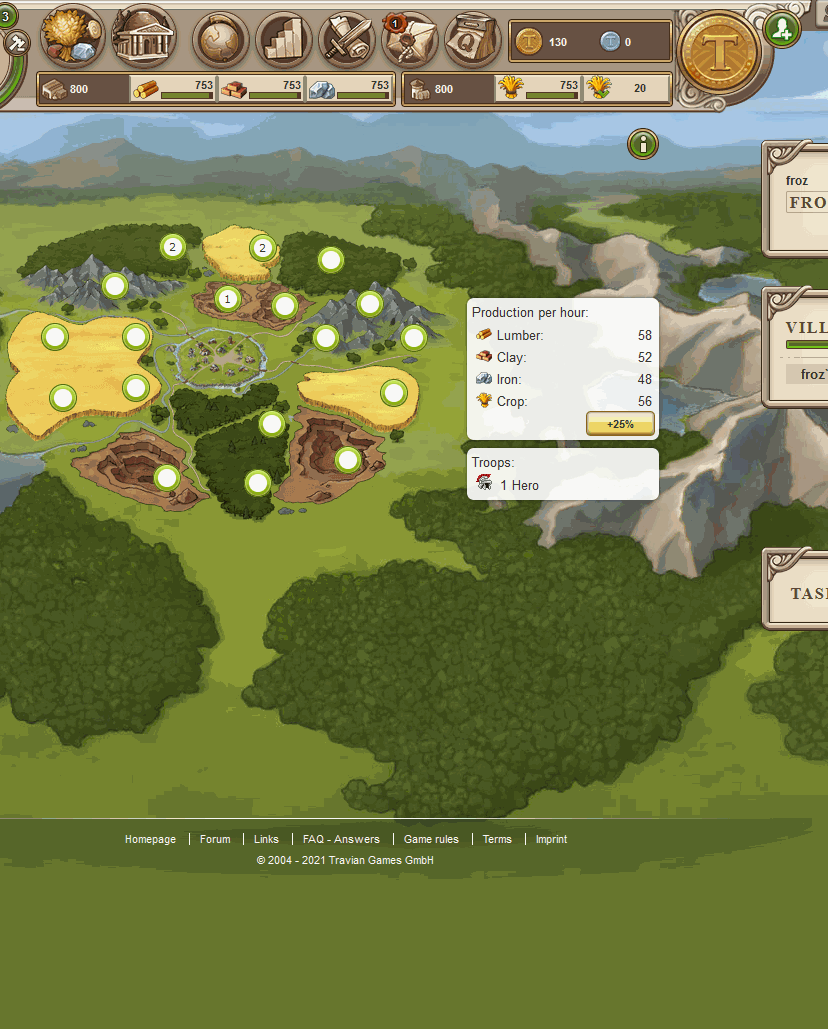
Task: Open the newspaper icon with Q
Action: [472, 40]
